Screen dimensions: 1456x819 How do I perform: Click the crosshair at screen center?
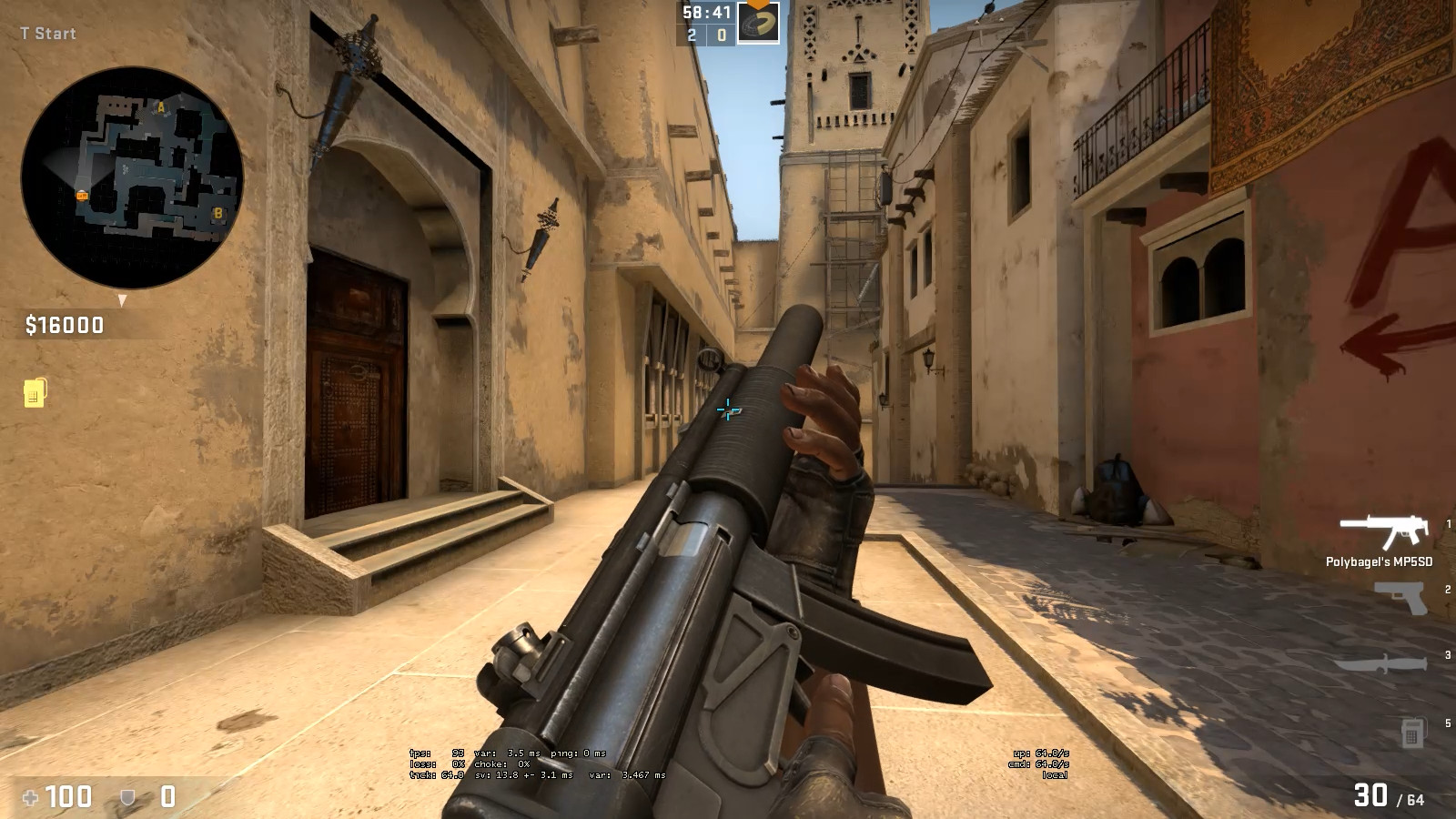728,411
